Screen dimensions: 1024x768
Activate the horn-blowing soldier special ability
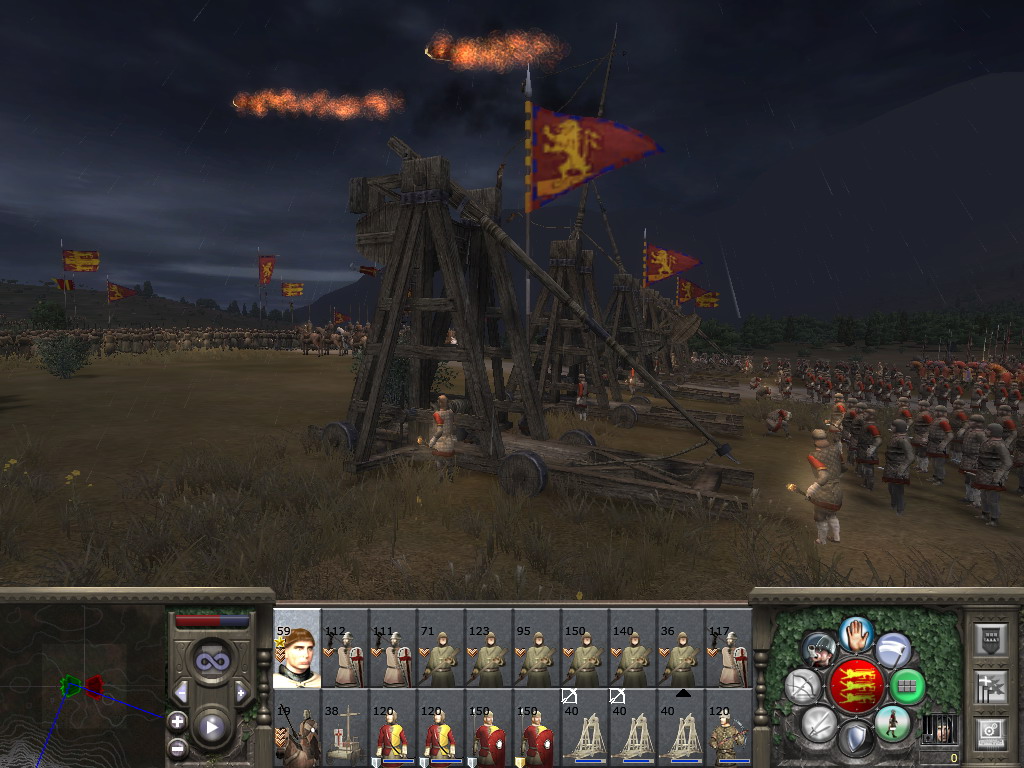click(x=819, y=650)
